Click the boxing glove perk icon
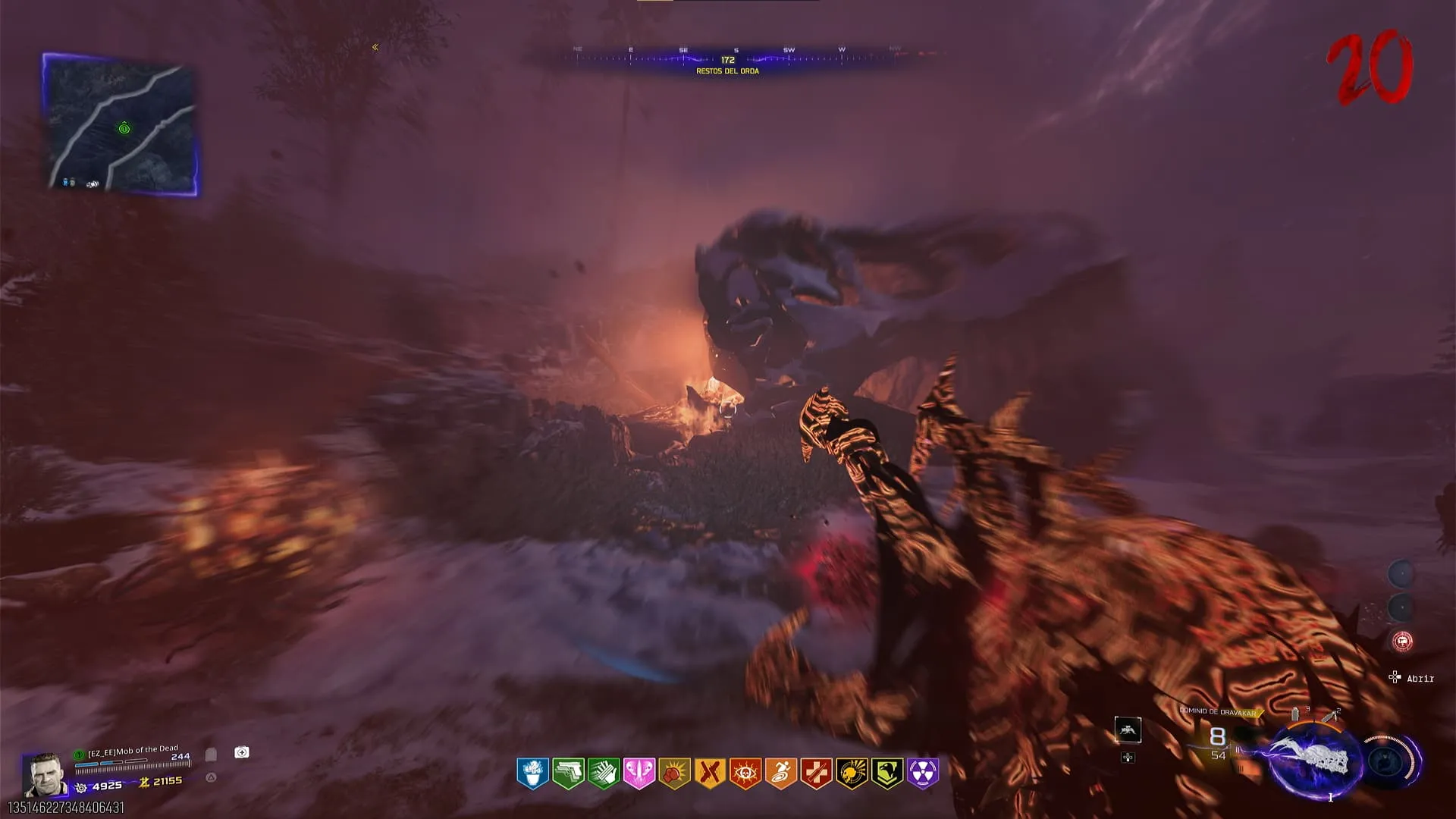The image size is (1456, 819). click(674, 773)
